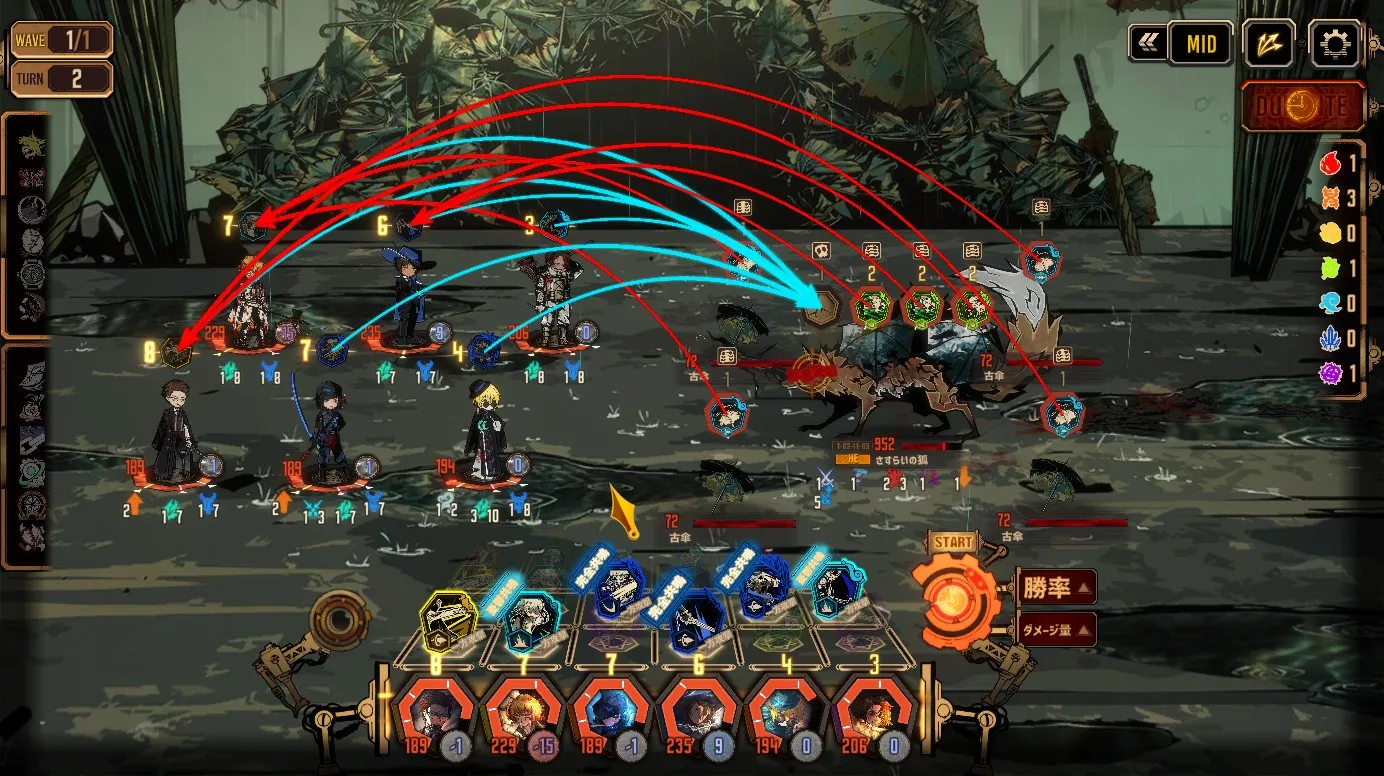Click the red clock button
Viewport: 1384px width, 776px height.
coord(1303,107)
